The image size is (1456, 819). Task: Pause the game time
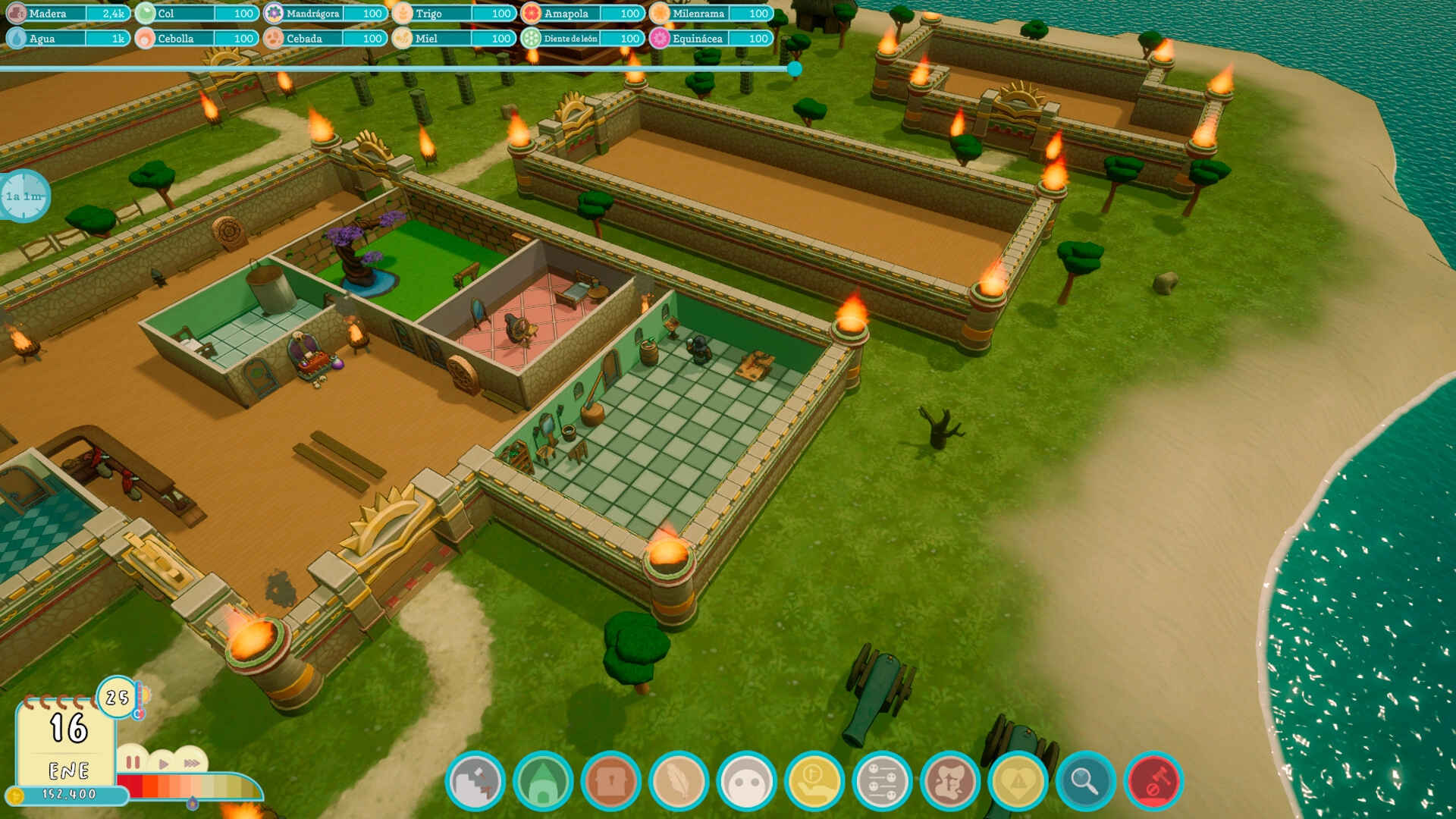tap(133, 762)
